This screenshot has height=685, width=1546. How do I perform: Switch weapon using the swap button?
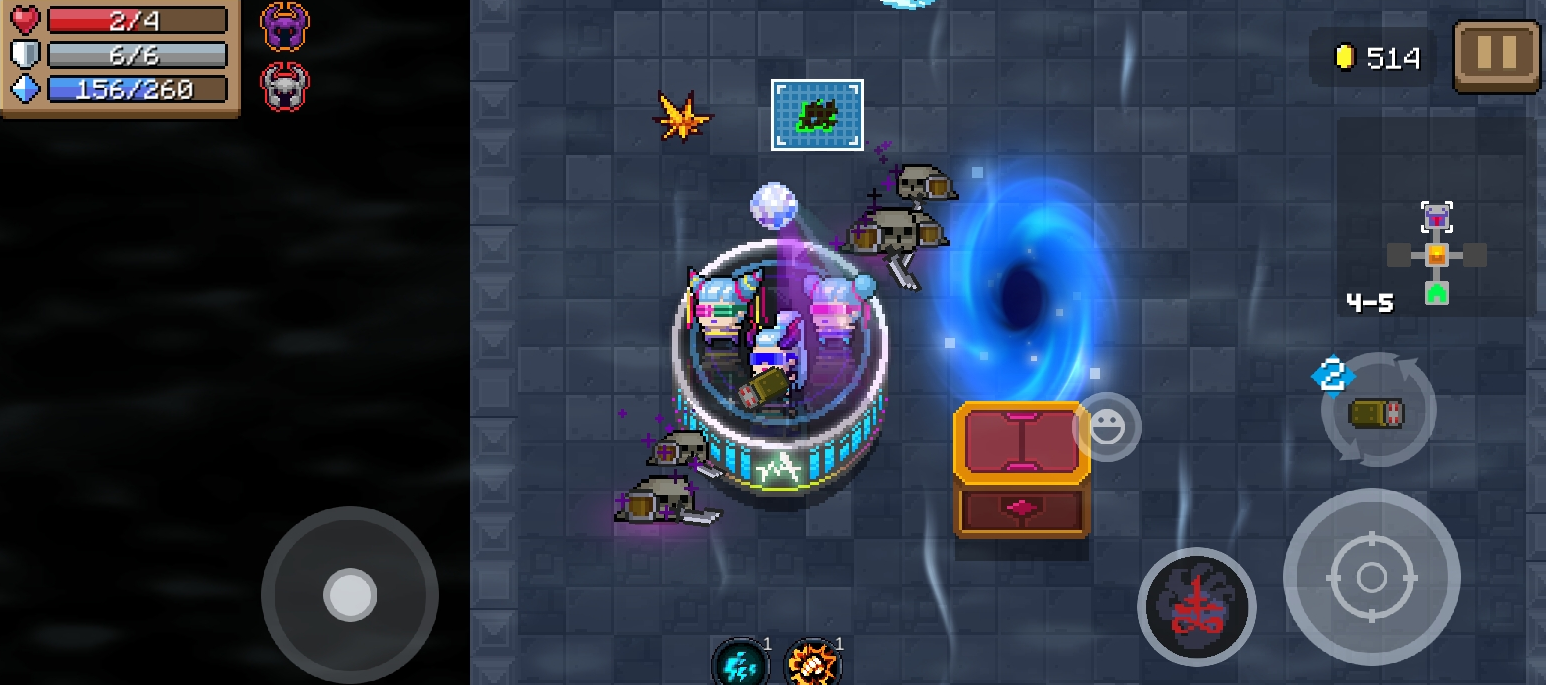point(1378,410)
